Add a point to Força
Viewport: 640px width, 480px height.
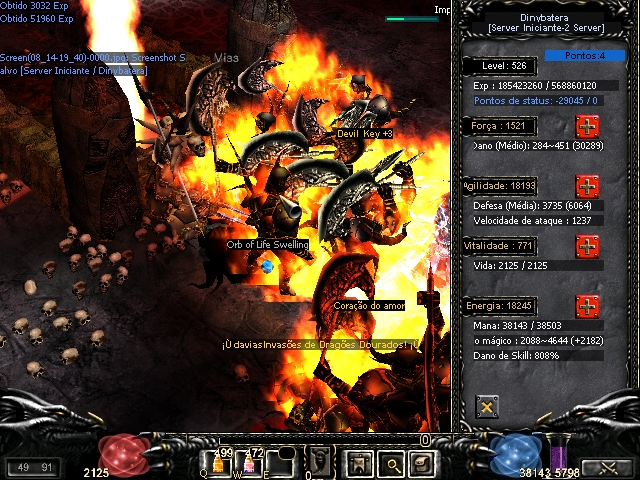click(x=587, y=127)
